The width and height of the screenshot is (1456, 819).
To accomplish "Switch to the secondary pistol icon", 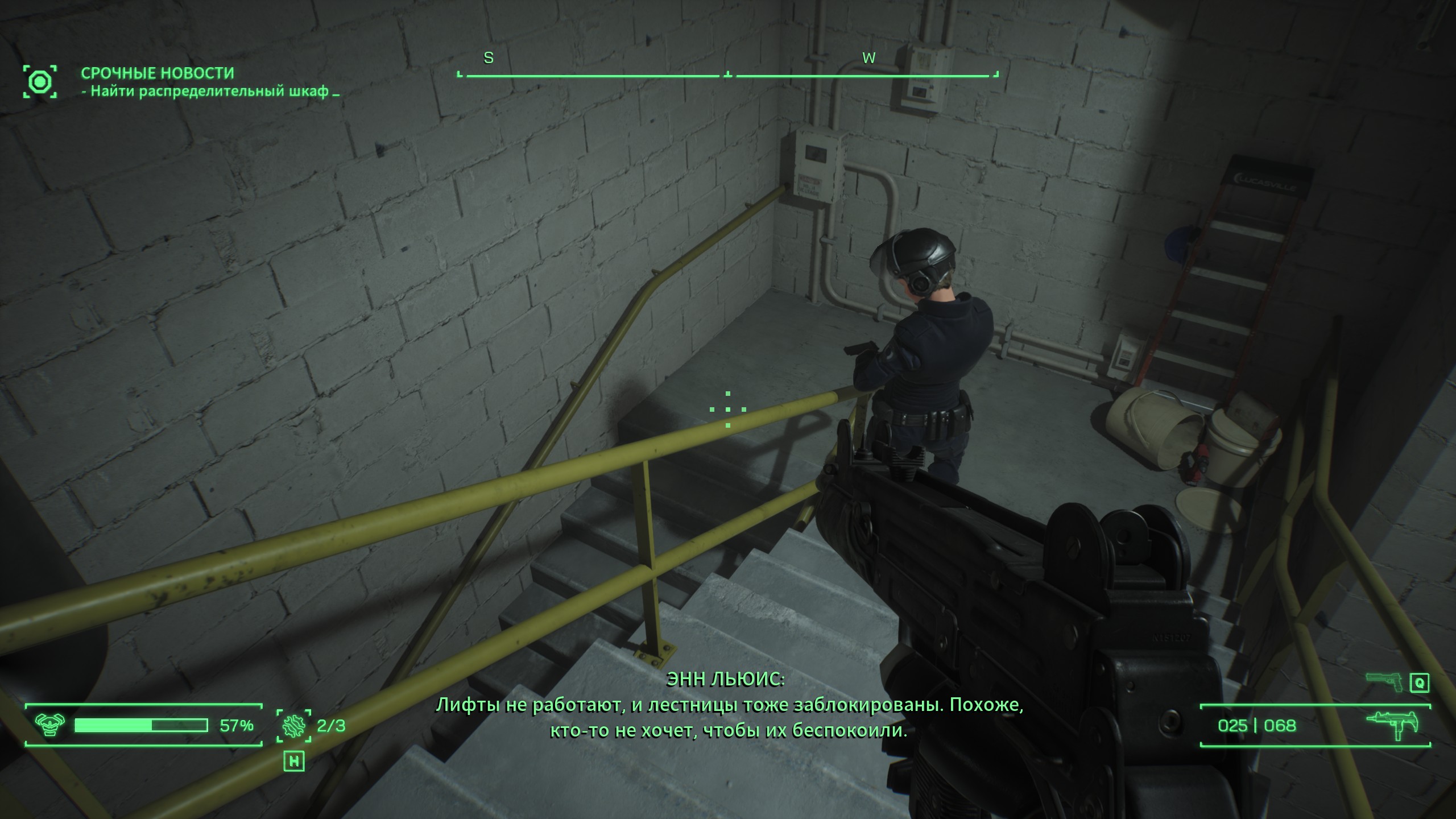I will (x=1385, y=681).
